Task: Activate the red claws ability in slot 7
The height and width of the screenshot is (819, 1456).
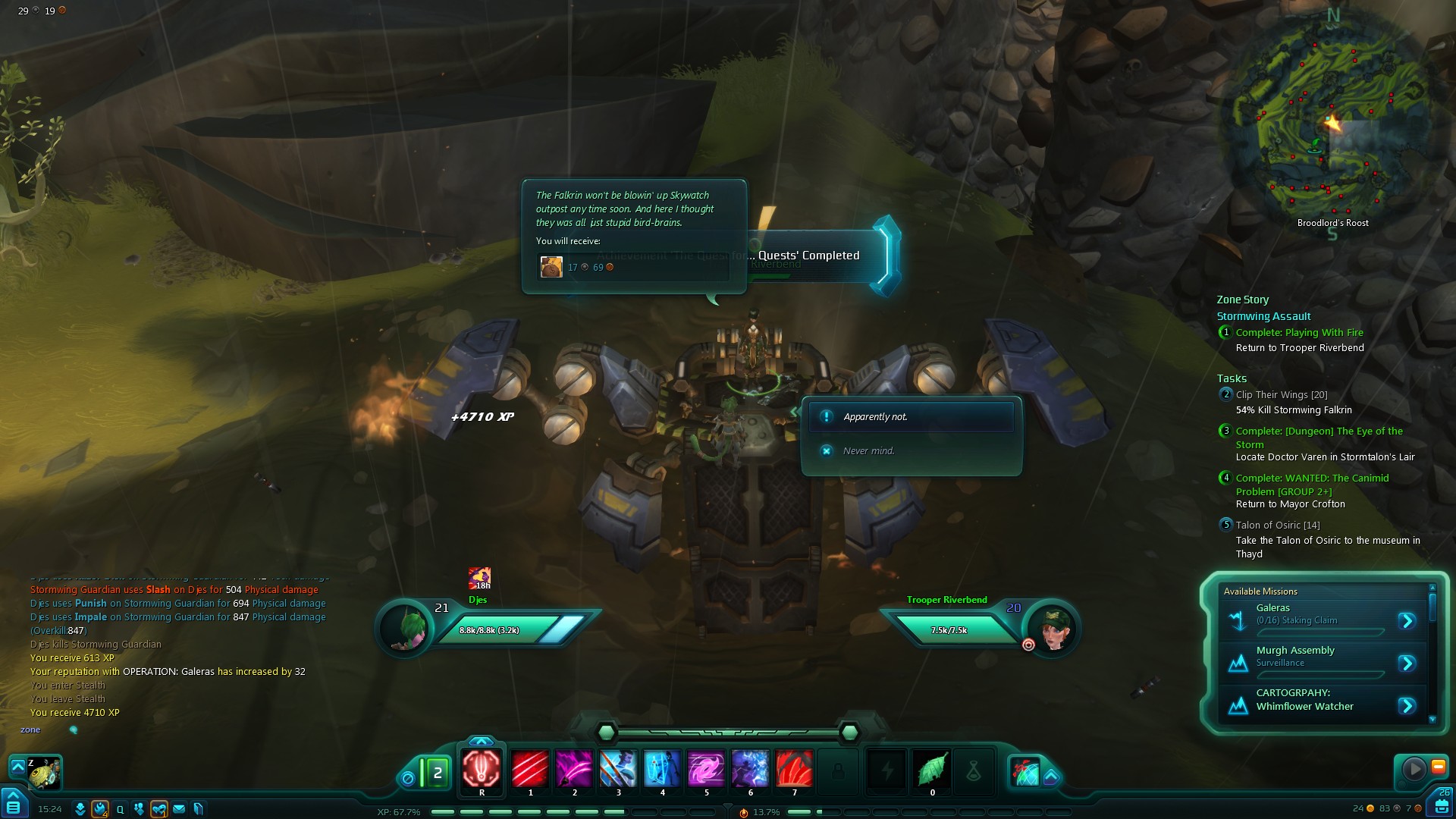Action: point(794,769)
